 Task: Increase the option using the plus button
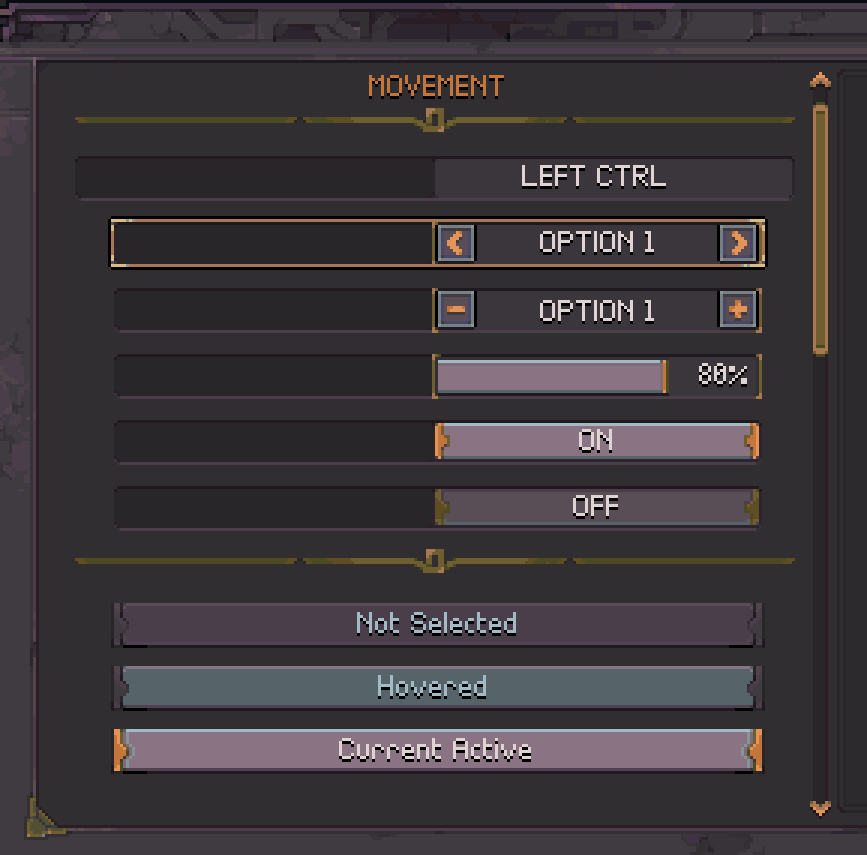[x=738, y=310]
